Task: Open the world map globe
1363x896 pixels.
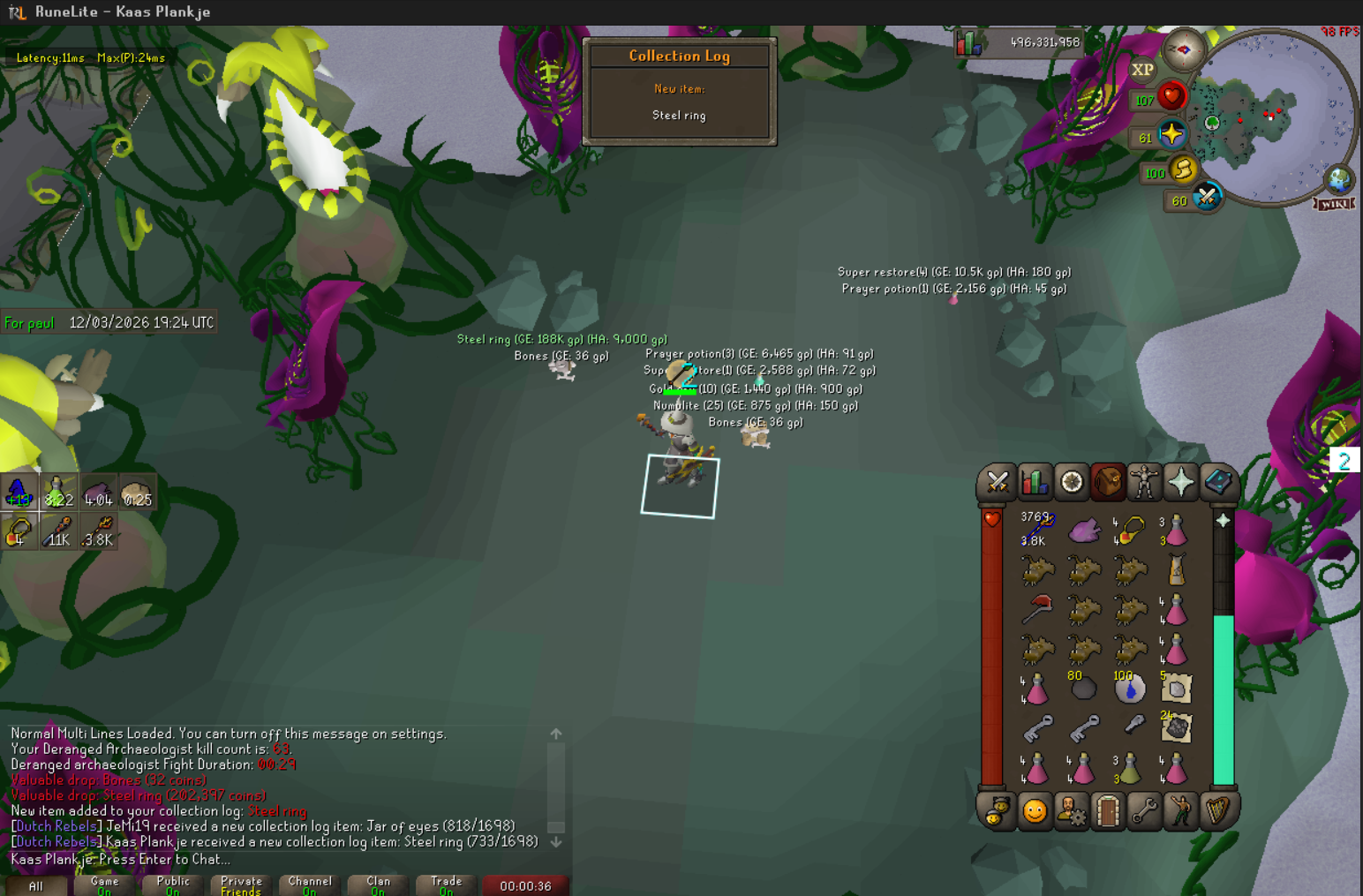Action: coord(1340,179)
